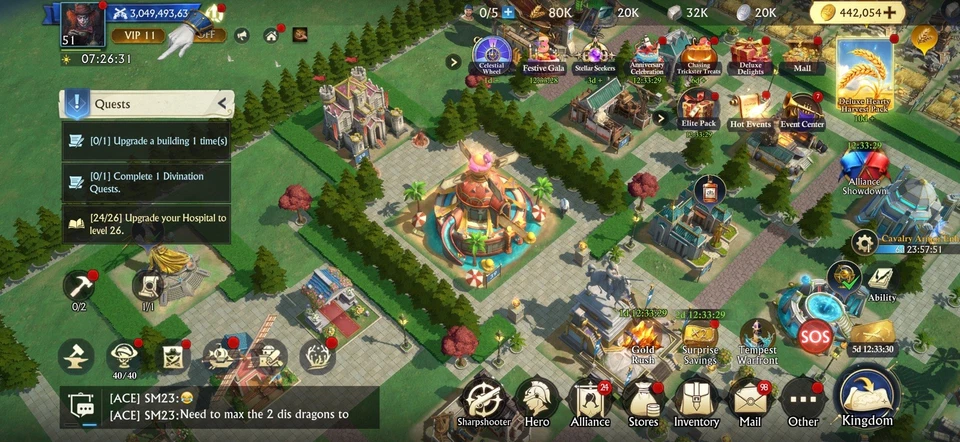Check the Mail inbox
The height and width of the screenshot is (442, 960).
point(749,398)
